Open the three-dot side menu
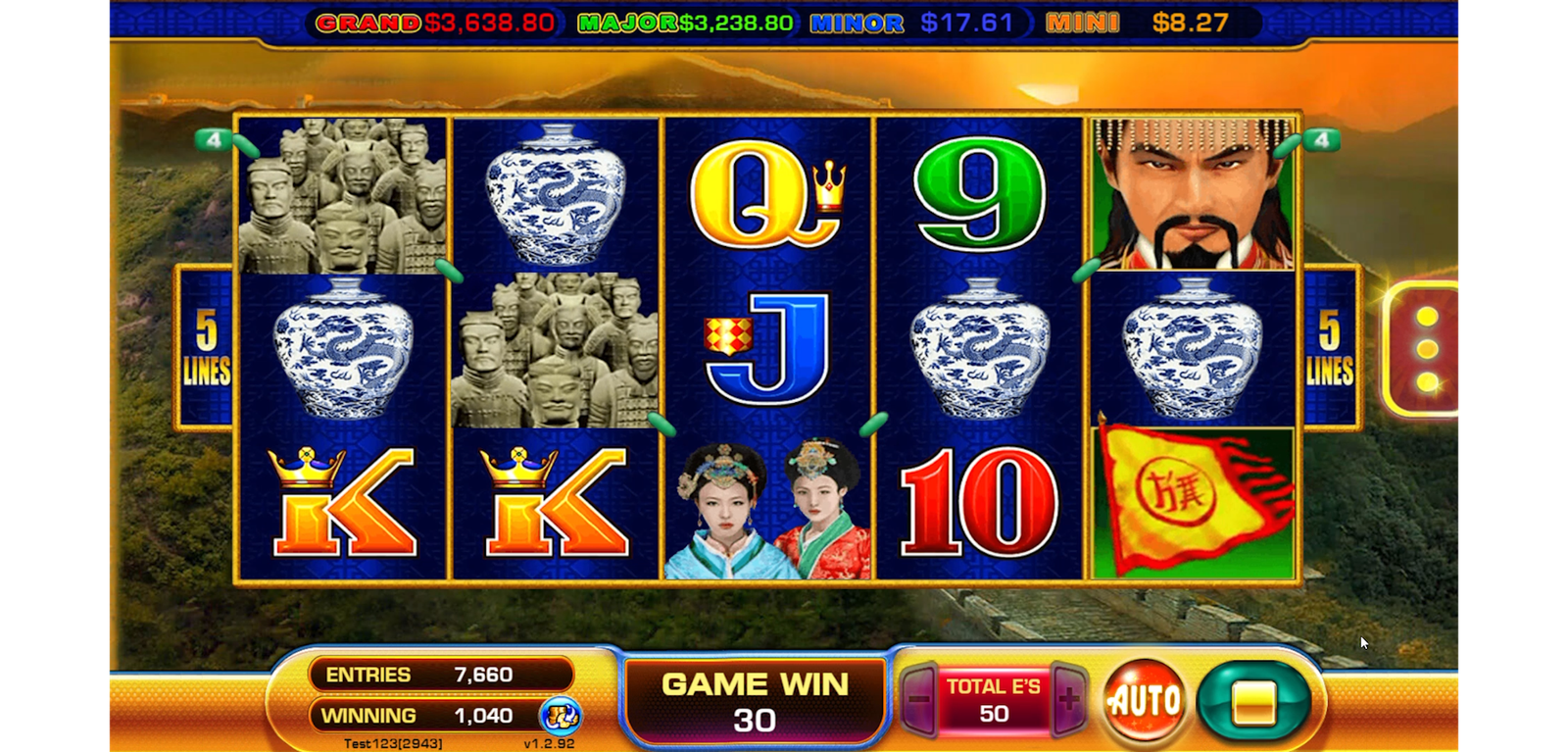The height and width of the screenshot is (752, 1568). [x=1426, y=349]
